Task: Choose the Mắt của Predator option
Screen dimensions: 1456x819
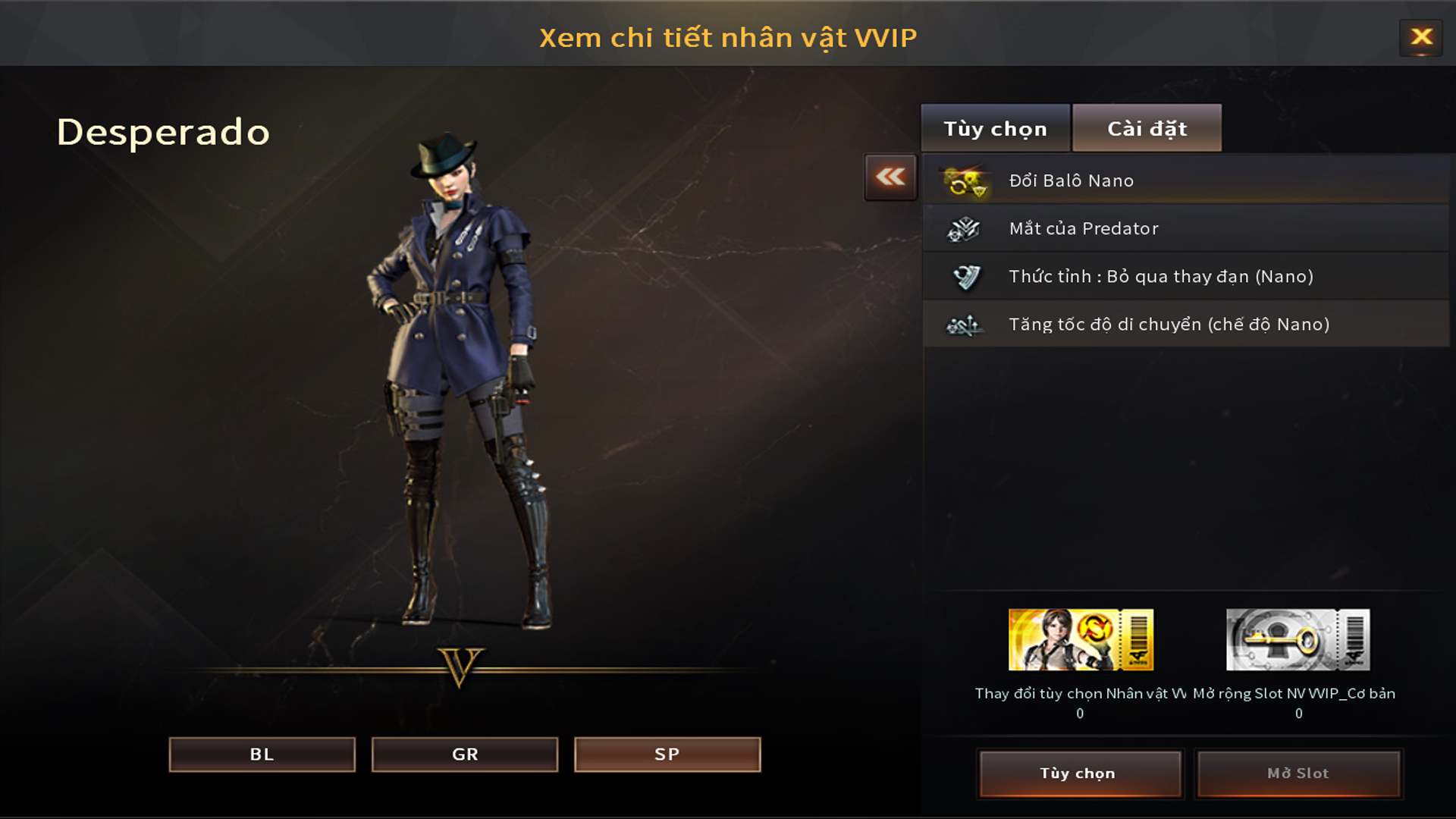Action: tap(1185, 228)
